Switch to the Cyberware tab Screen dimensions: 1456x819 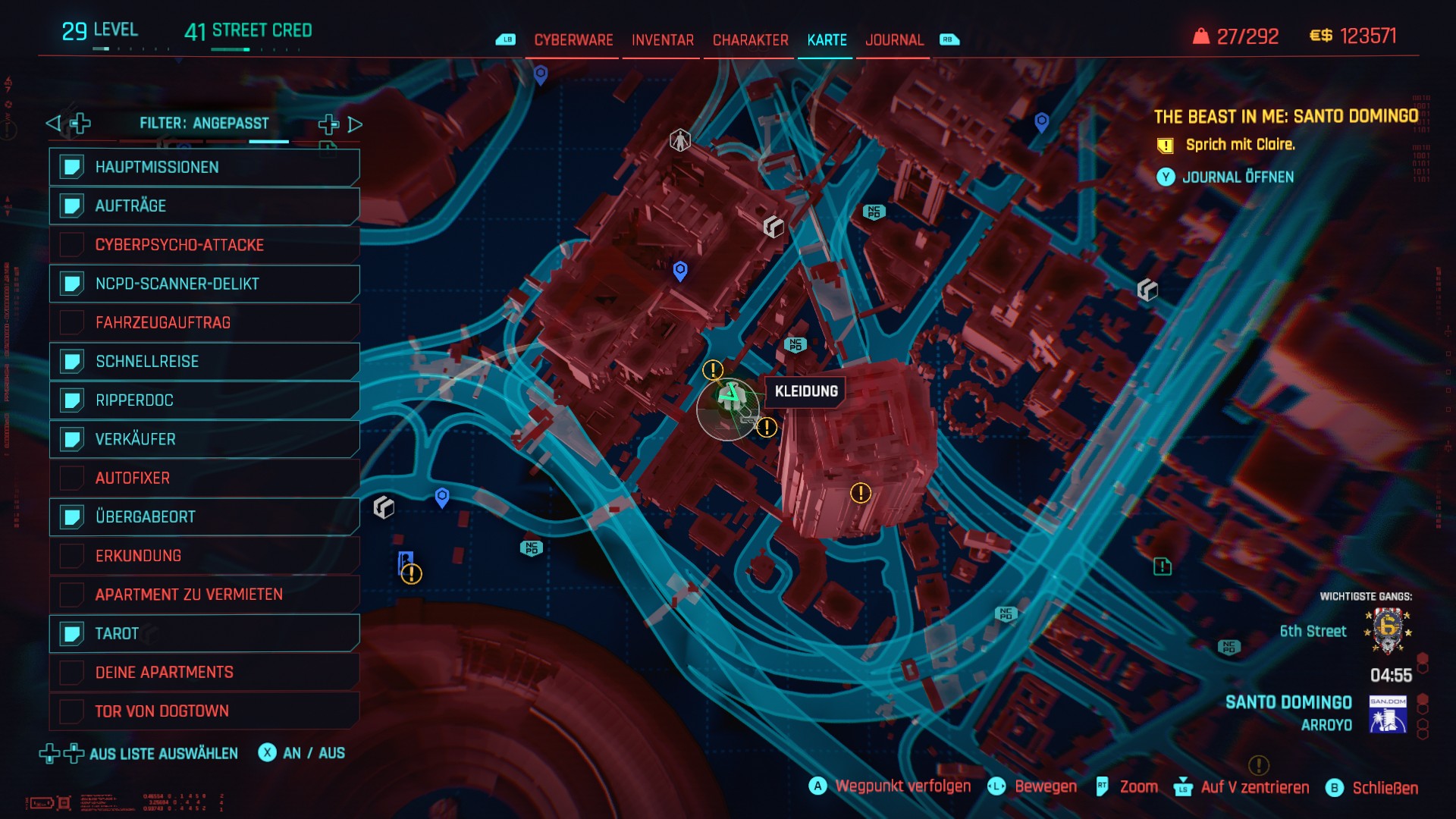[x=573, y=40]
